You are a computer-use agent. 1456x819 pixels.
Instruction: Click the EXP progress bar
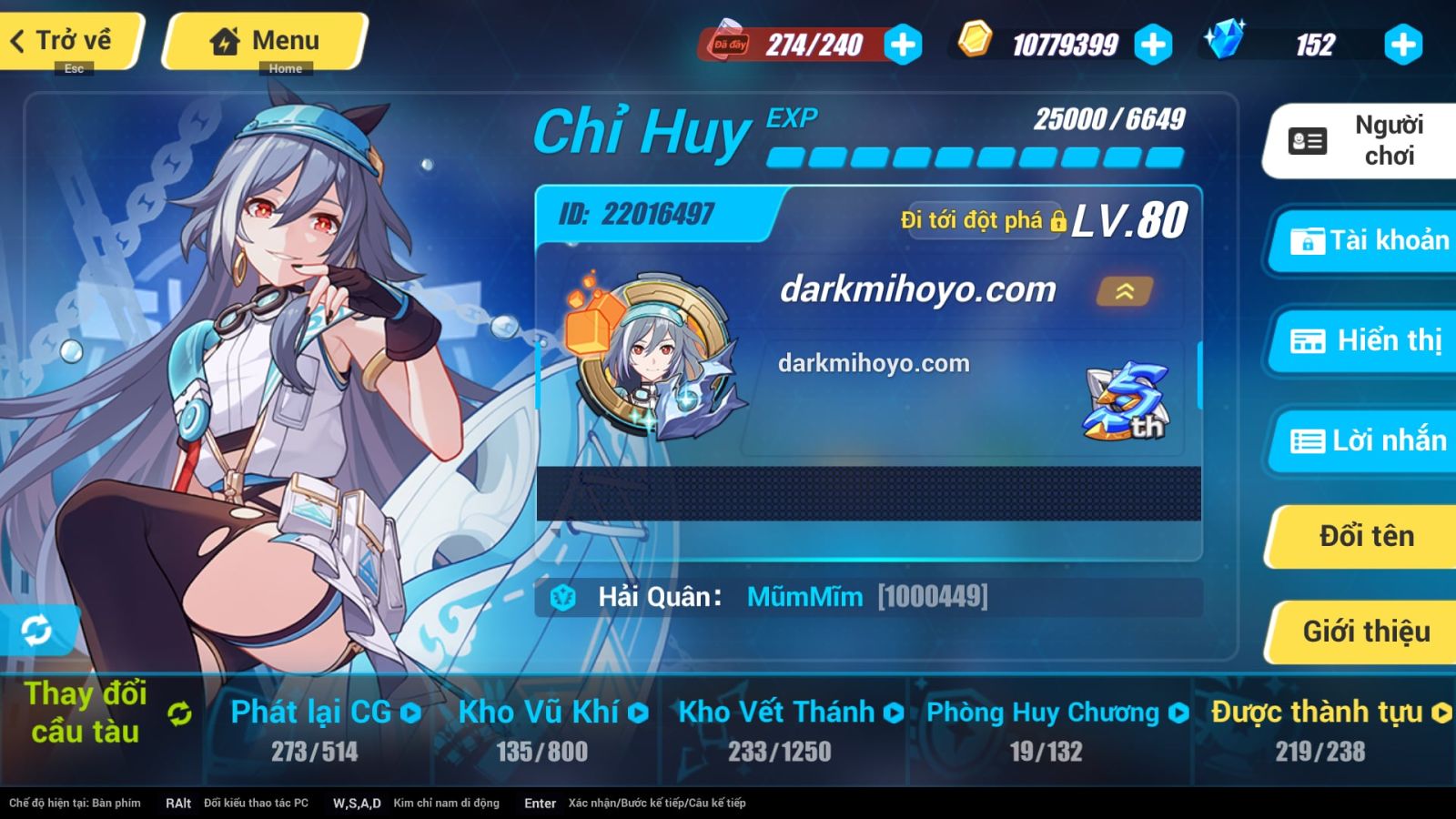click(974, 157)
